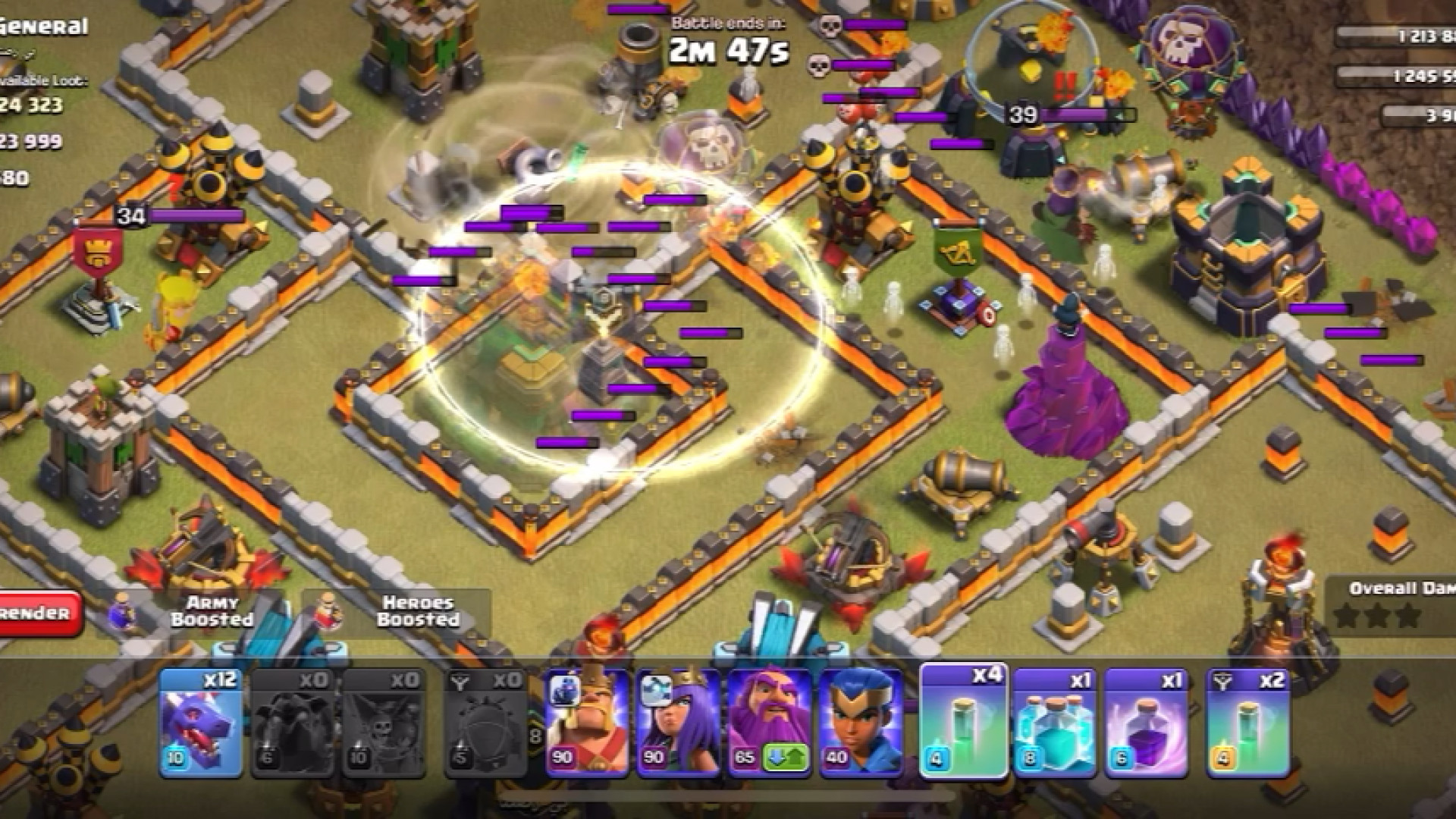Click the red Surrender button
The width and height of the screenshot is (1456, 819).
pos(39,613)
